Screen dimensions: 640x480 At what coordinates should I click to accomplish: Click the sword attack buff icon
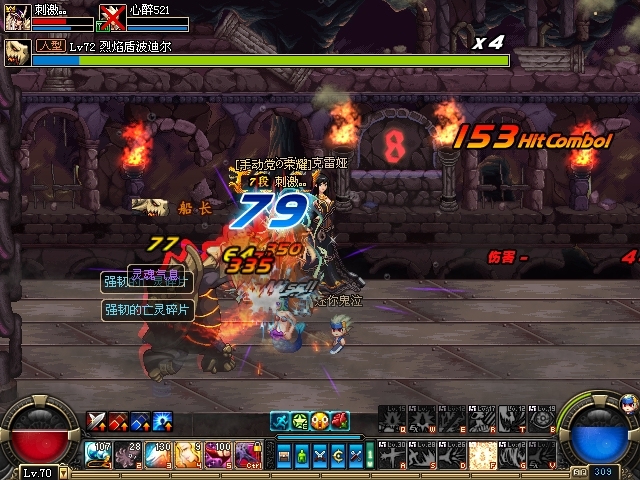97,421
